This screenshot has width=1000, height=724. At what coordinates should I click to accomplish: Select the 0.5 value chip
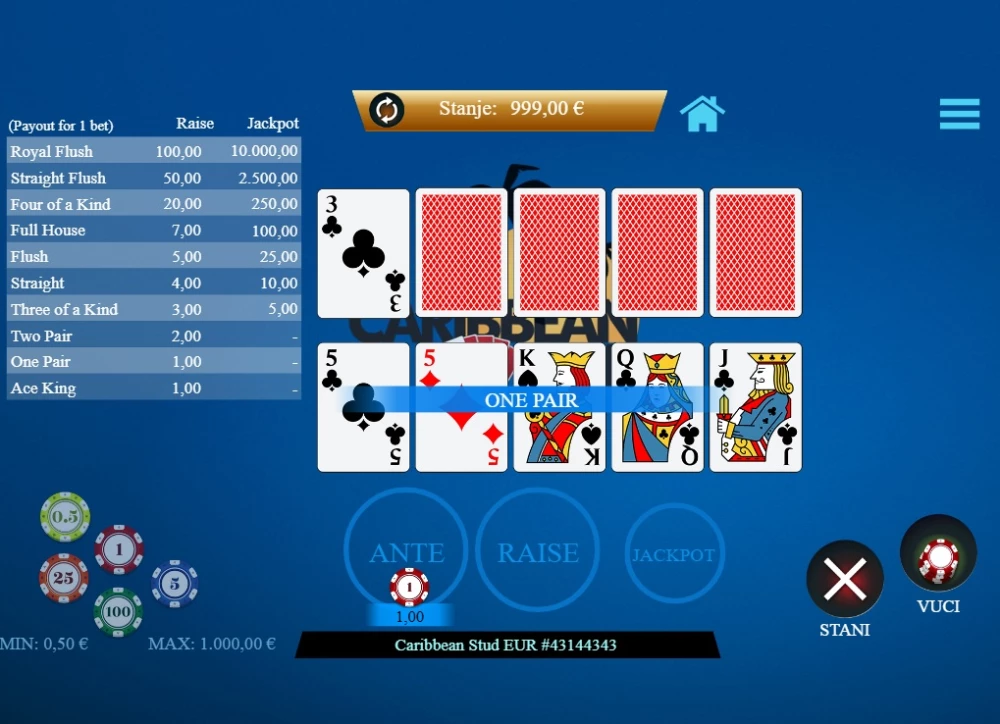pyautogui.click(x=65, y=516)
